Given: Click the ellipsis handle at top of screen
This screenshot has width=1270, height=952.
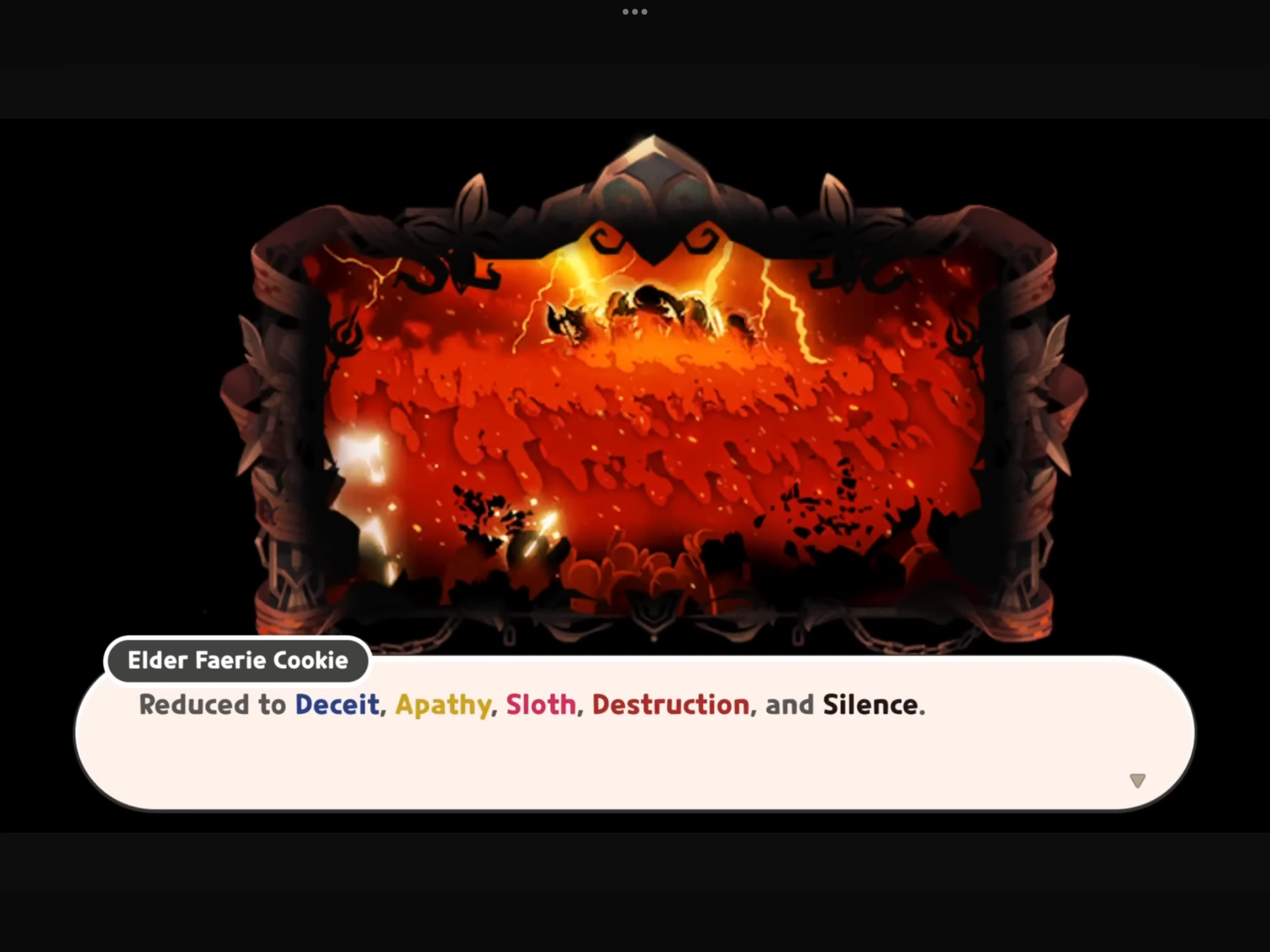Looking at the screenshot, I should tap(635, 11).
